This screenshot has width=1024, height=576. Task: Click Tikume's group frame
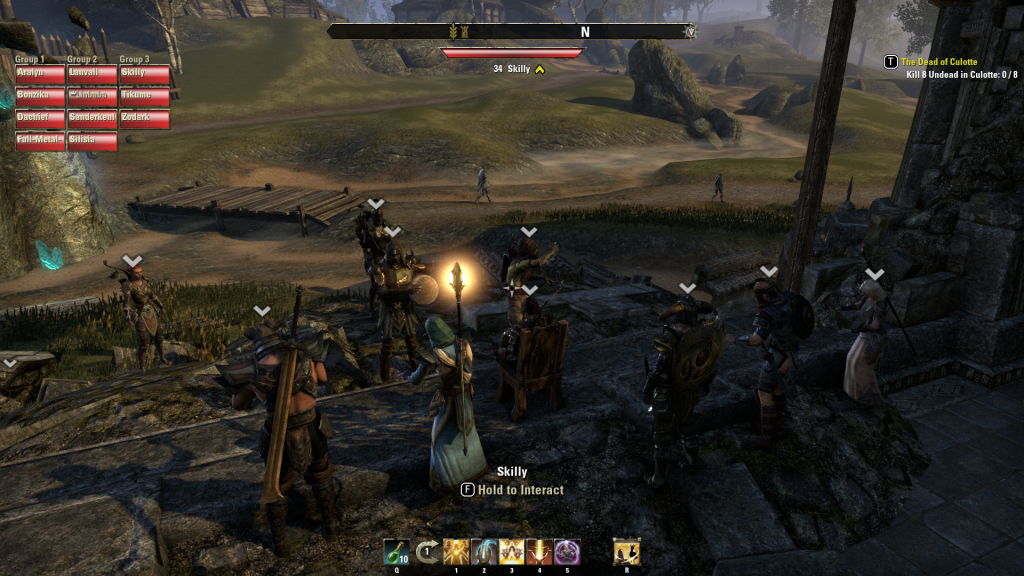click(x=144, y=96)
